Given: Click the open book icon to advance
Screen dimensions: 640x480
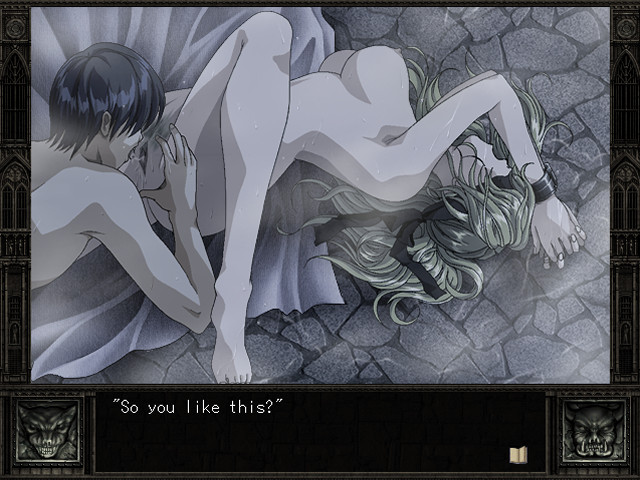Looking at the screenshot, I should click(x=518, y=455).
